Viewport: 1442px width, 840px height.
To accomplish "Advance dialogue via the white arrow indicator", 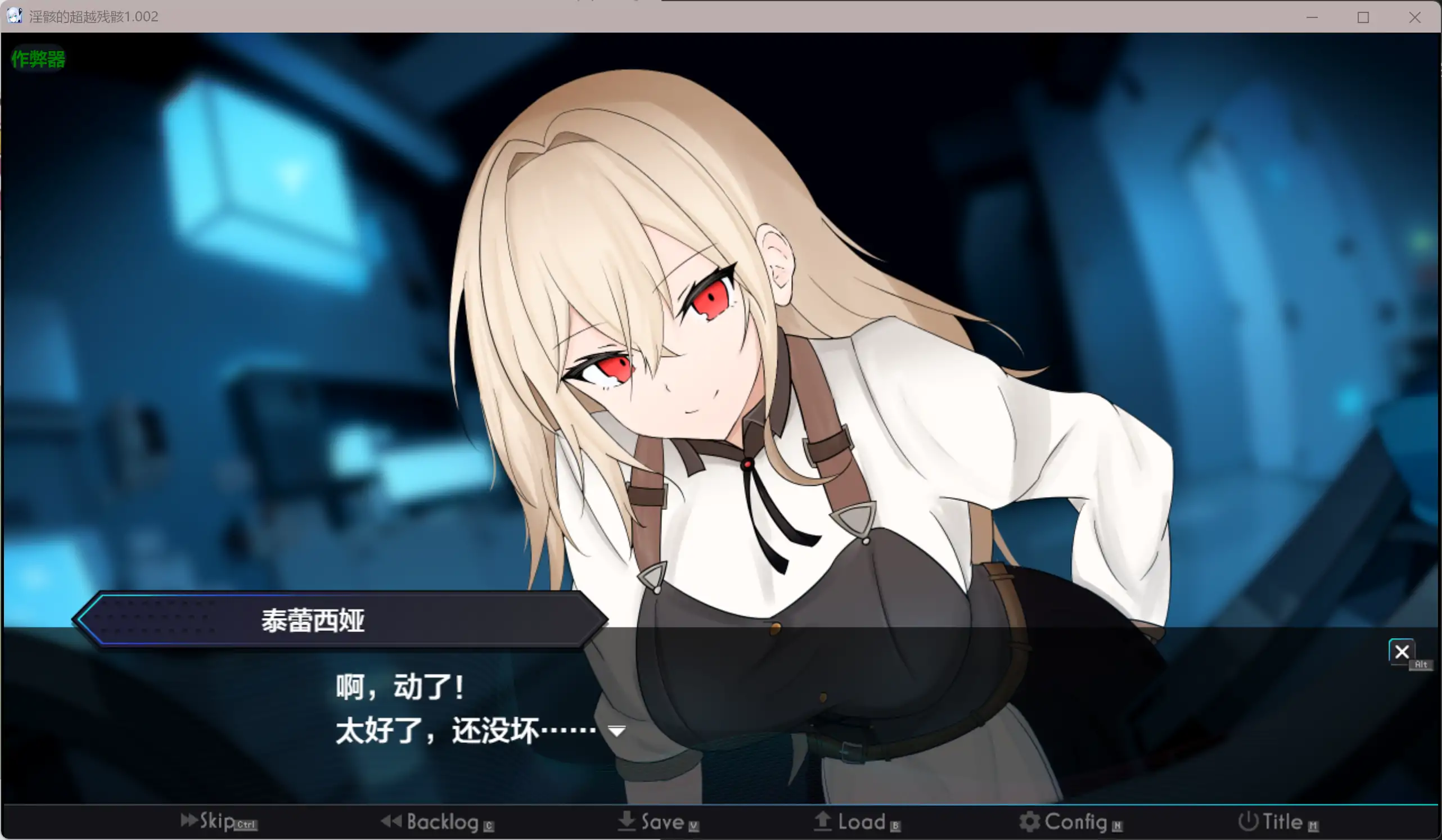I will point(616,731).
